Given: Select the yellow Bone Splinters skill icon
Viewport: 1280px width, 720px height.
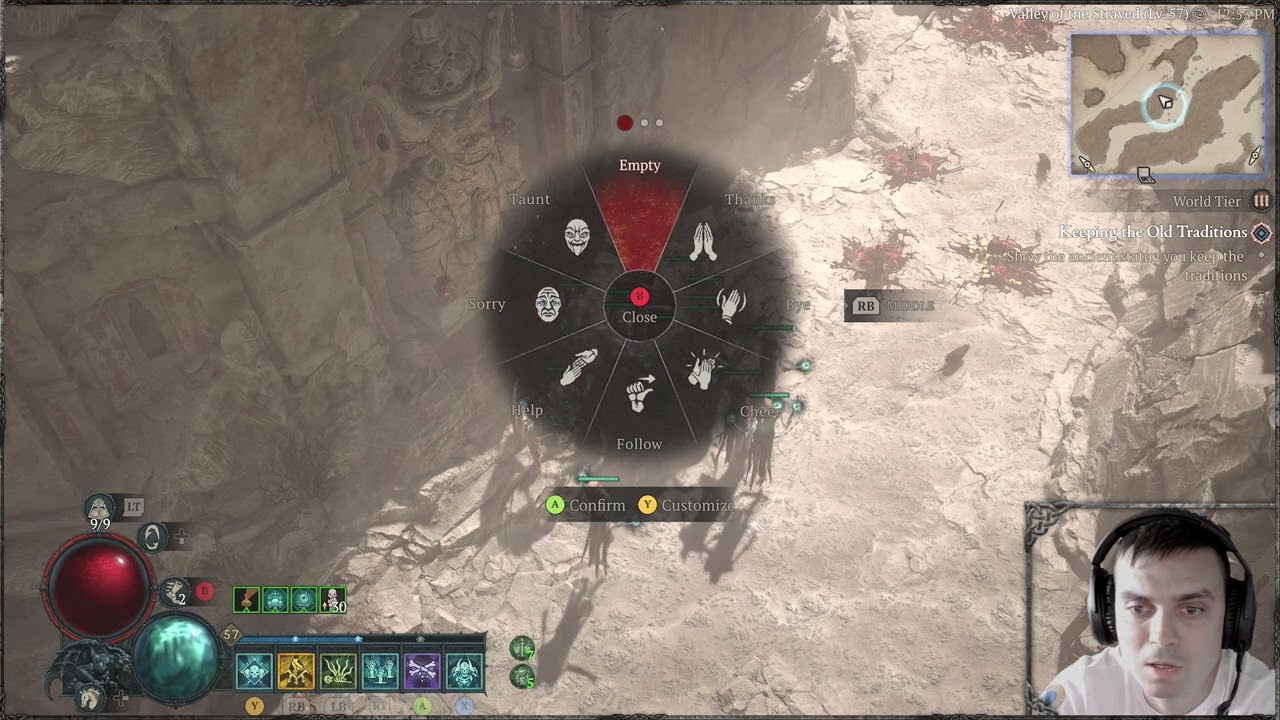Looking at the screenshot, I should click(298, 669).
